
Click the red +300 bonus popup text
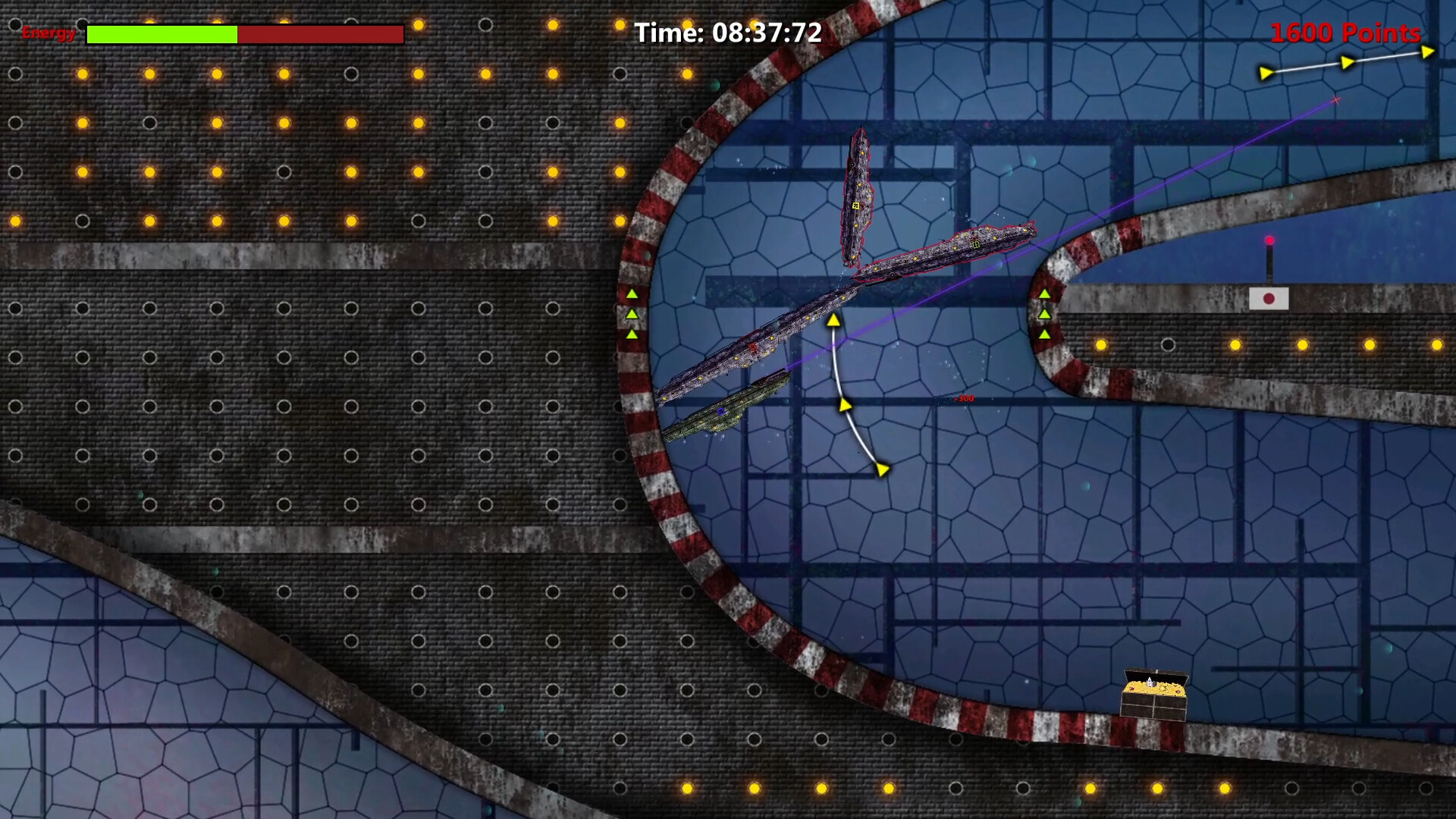point(964,397)
